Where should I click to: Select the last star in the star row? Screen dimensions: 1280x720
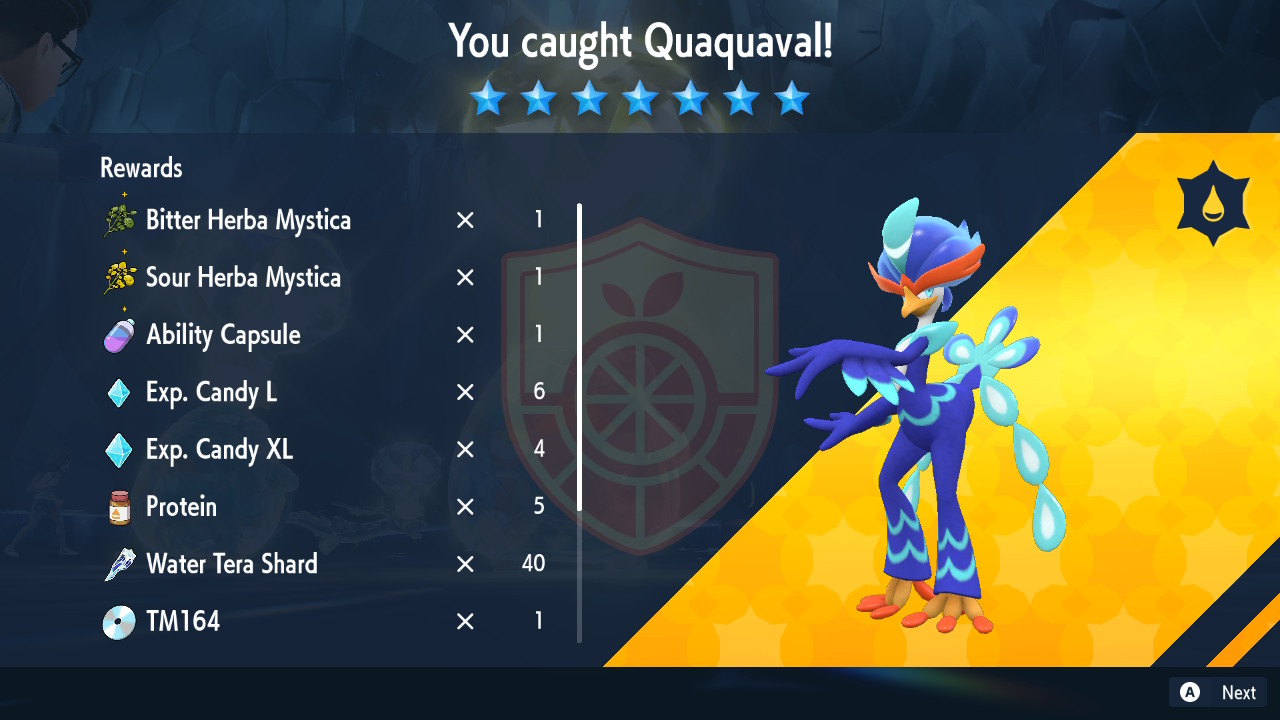pyautogui.click(x=792, y=98)
